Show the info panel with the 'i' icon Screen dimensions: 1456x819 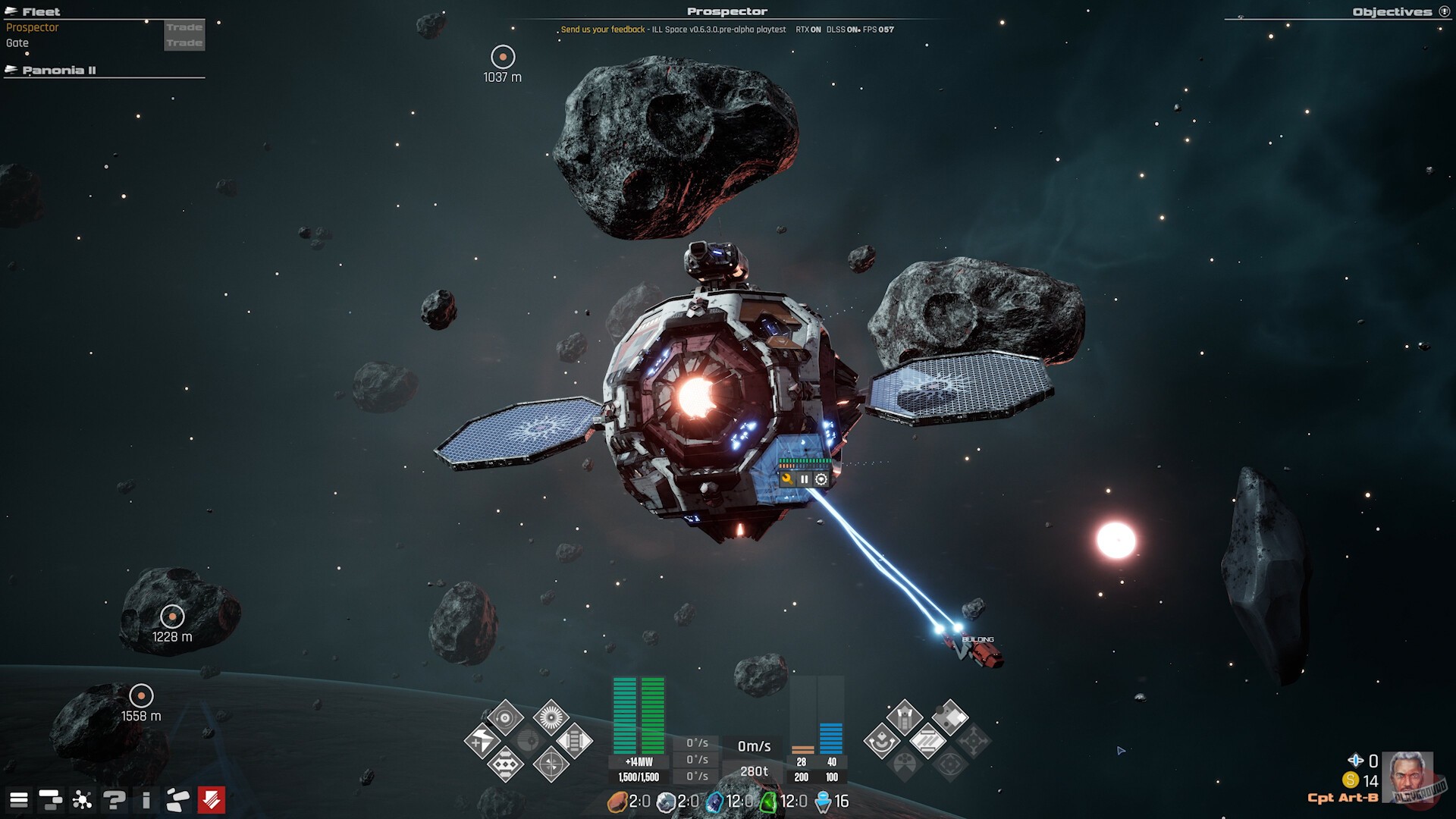coord(146,800)
